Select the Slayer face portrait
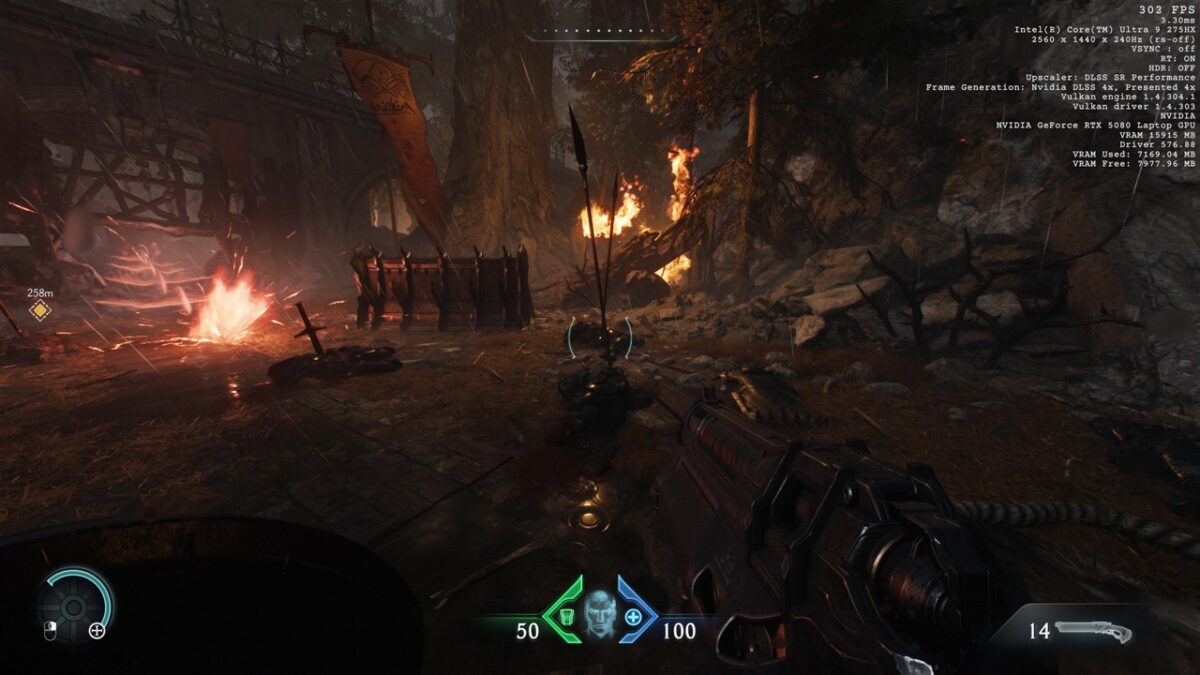The width and height of the screenshot is (1200, 675). pos(599,613)
